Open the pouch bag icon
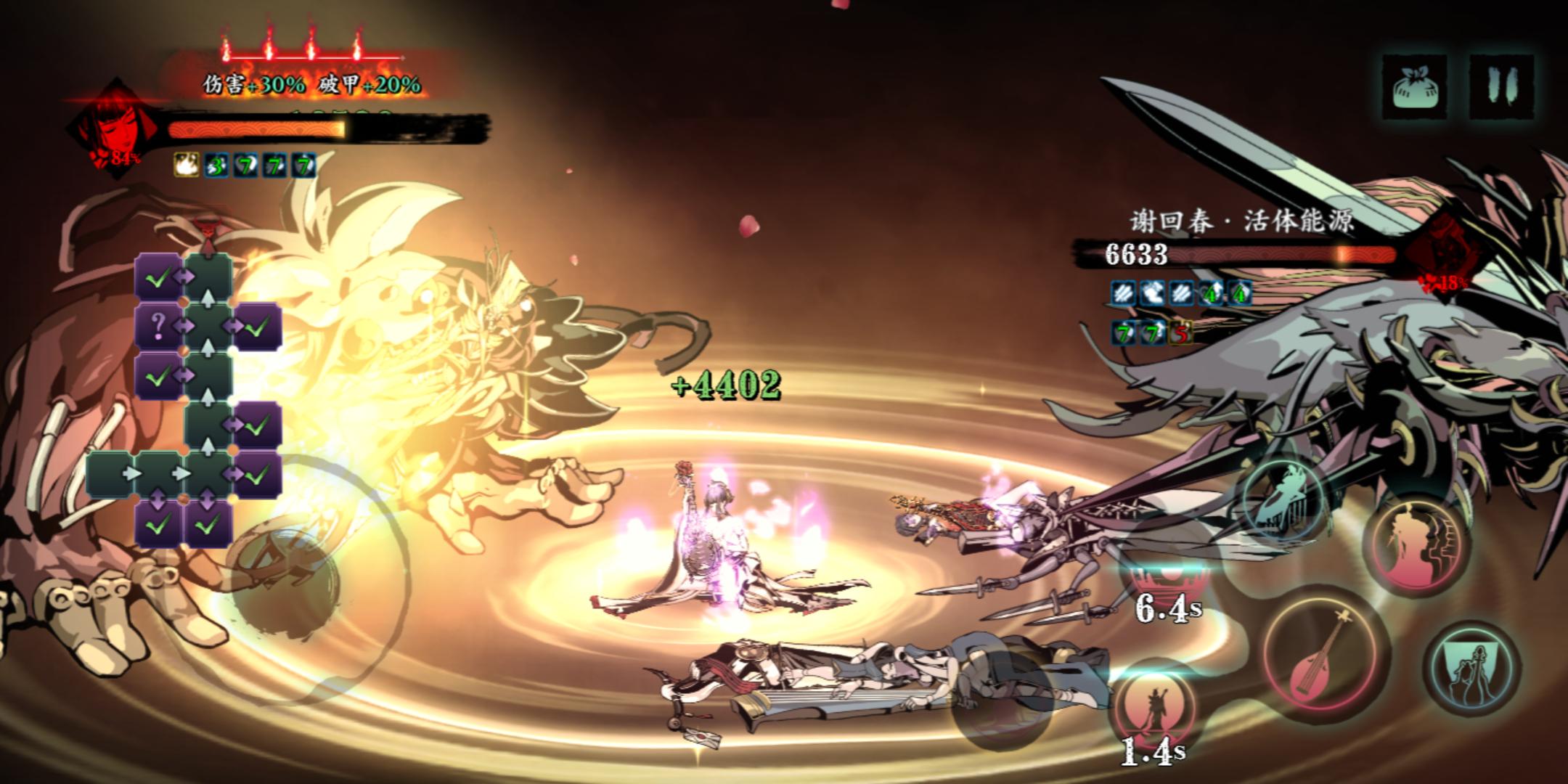The width and height of the screenshot is (1568, 784). pyautogui.click(x=1414, y=86)
